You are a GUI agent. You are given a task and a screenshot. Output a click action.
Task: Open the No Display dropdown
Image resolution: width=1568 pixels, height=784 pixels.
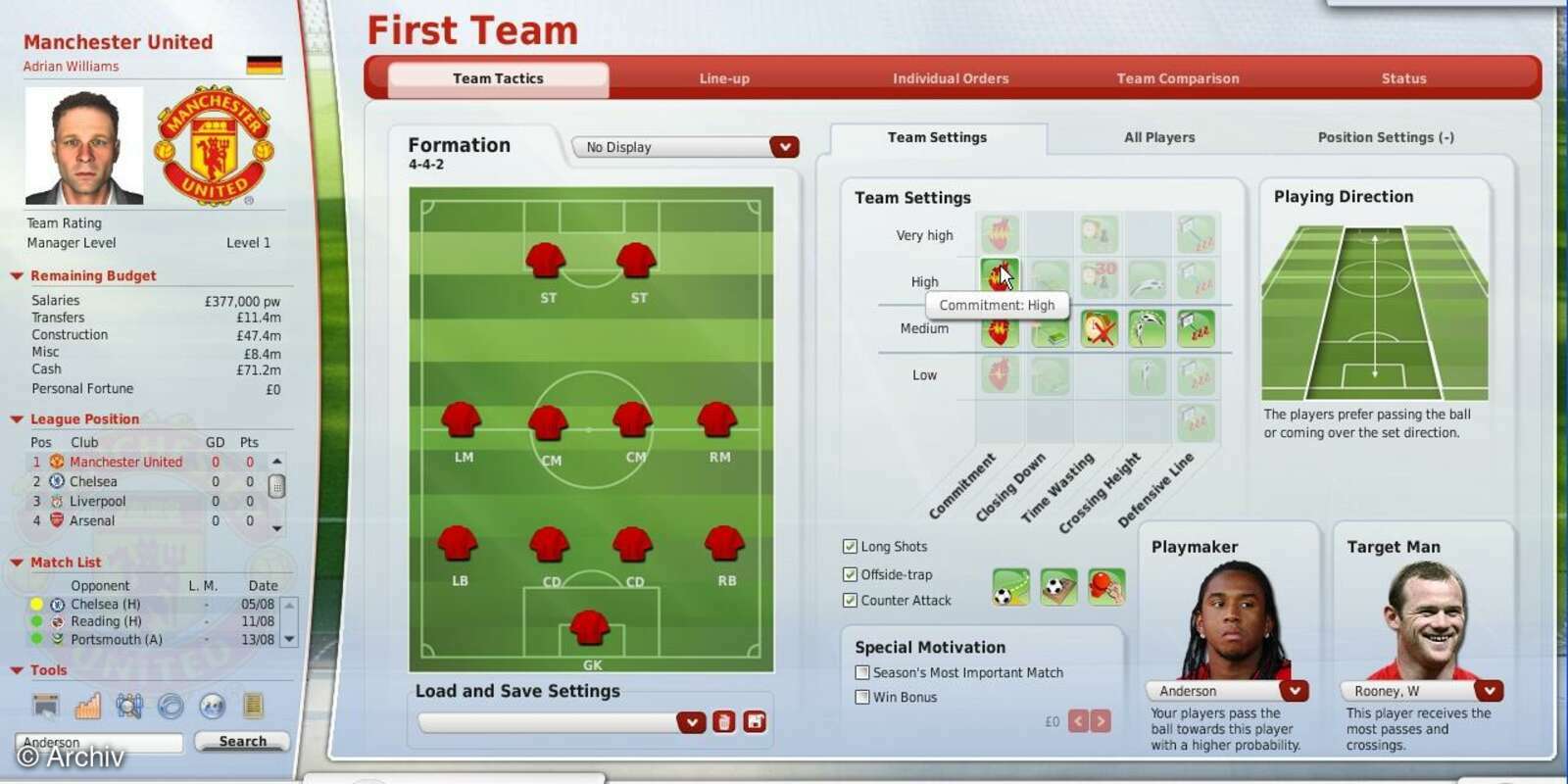783,147
